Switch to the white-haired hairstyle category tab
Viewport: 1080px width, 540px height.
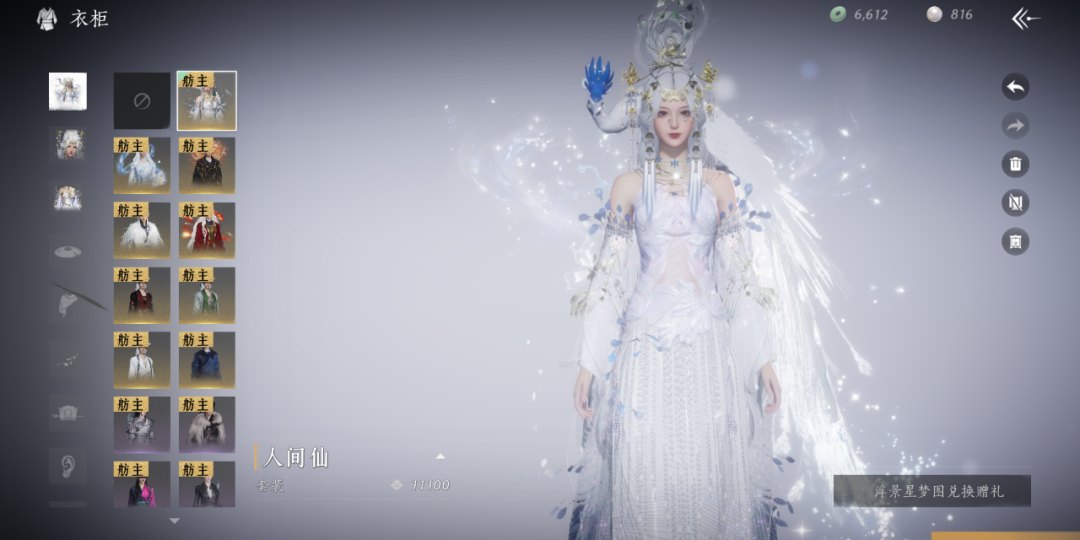[x=68, y=144]
